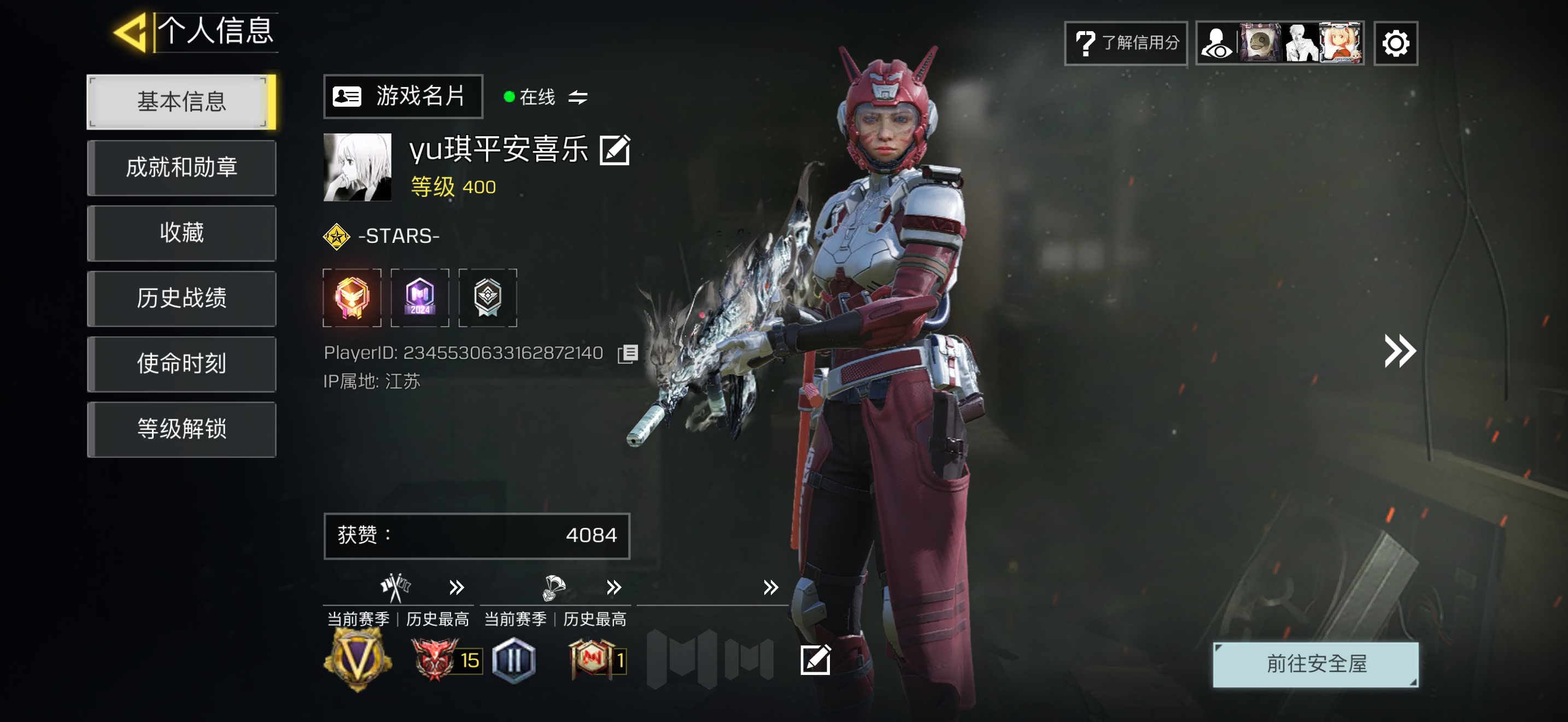Click the player avatar portrait
The width and height of the screenshot is (1568, 722).
coord(358,167)
